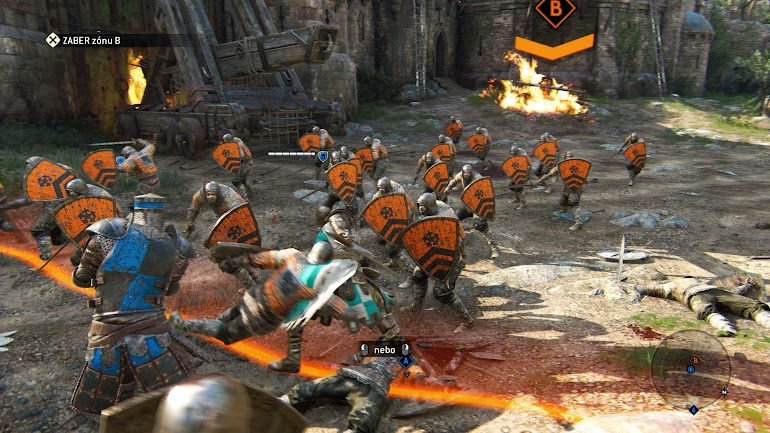Click the B zone marker on the minimap
The height and width of the screenshot is (433, 770).
[695, 360]
